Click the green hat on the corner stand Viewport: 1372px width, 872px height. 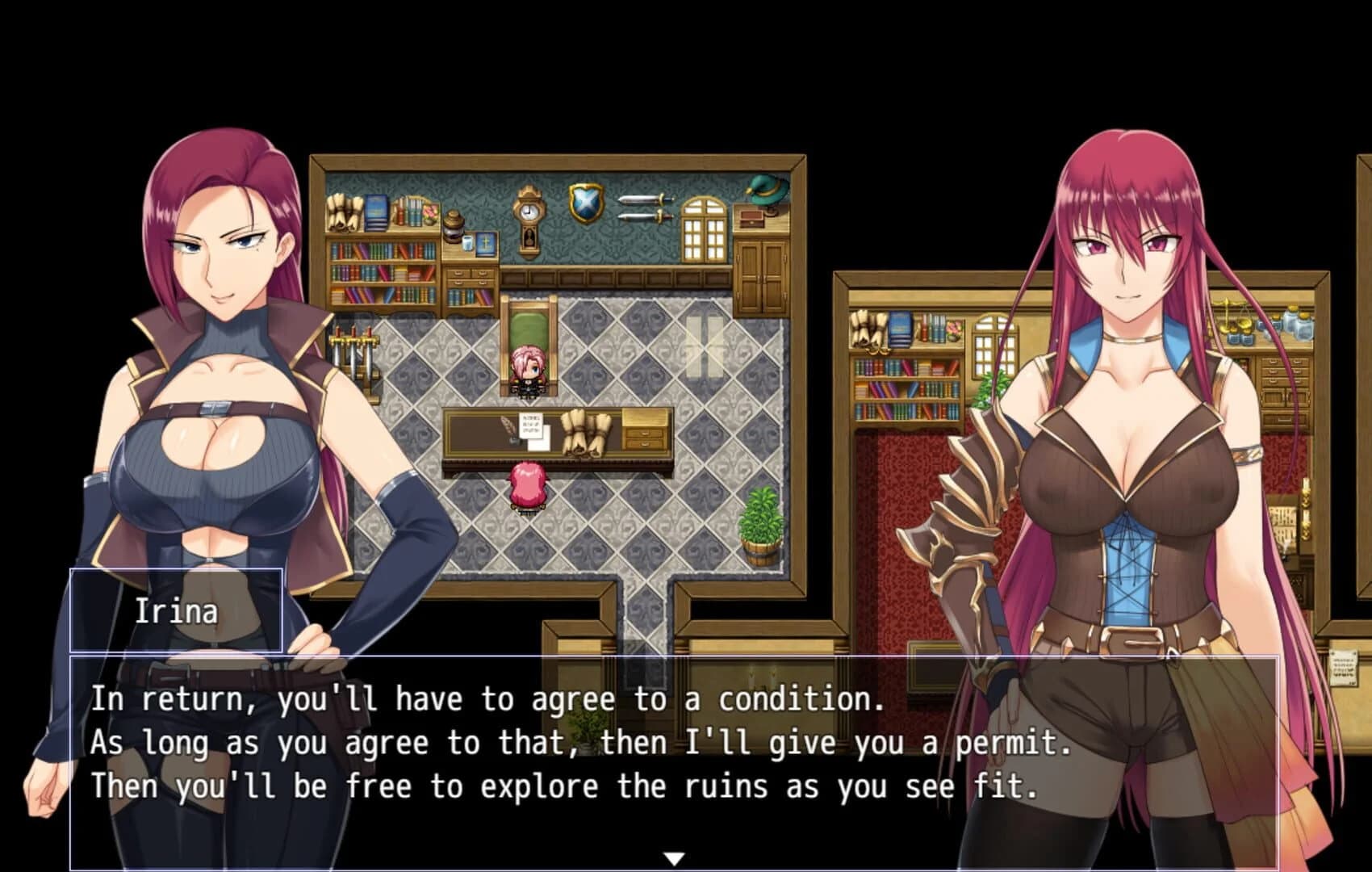pos(764,192)
